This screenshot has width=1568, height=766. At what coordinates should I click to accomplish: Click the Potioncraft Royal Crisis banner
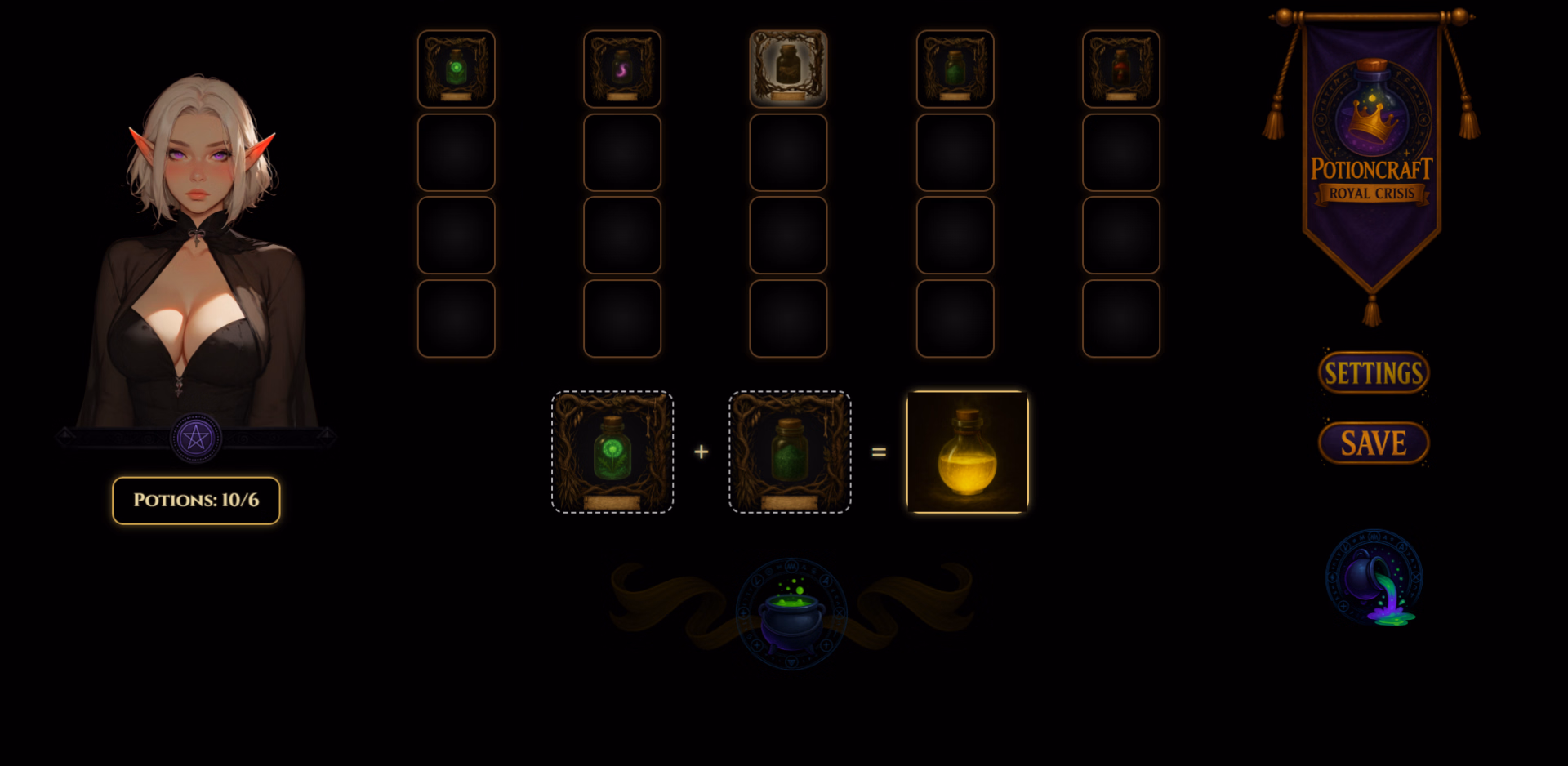(x=1372, y=155)
